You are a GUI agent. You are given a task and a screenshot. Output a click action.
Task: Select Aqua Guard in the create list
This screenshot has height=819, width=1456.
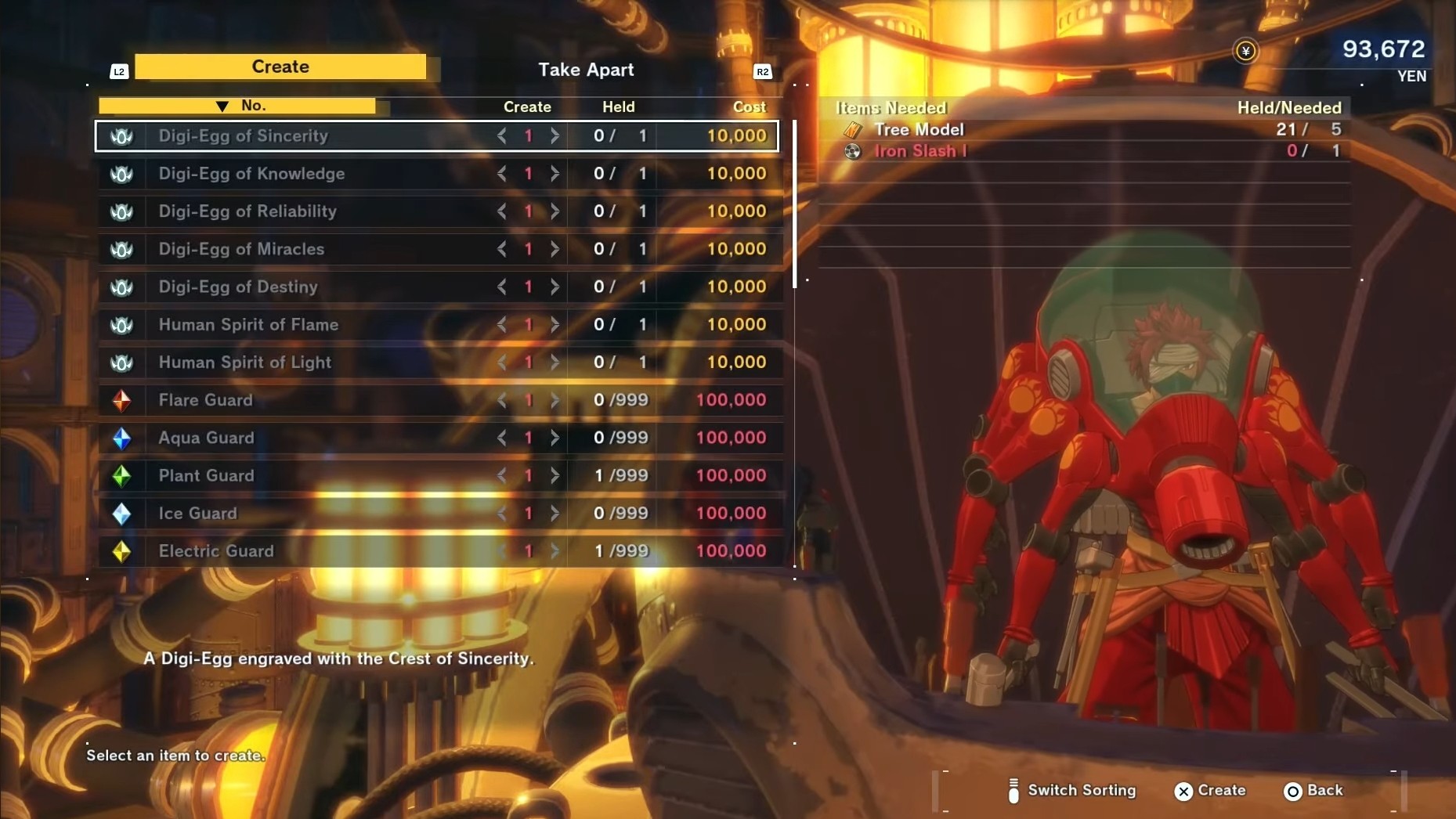click(206, 438)
